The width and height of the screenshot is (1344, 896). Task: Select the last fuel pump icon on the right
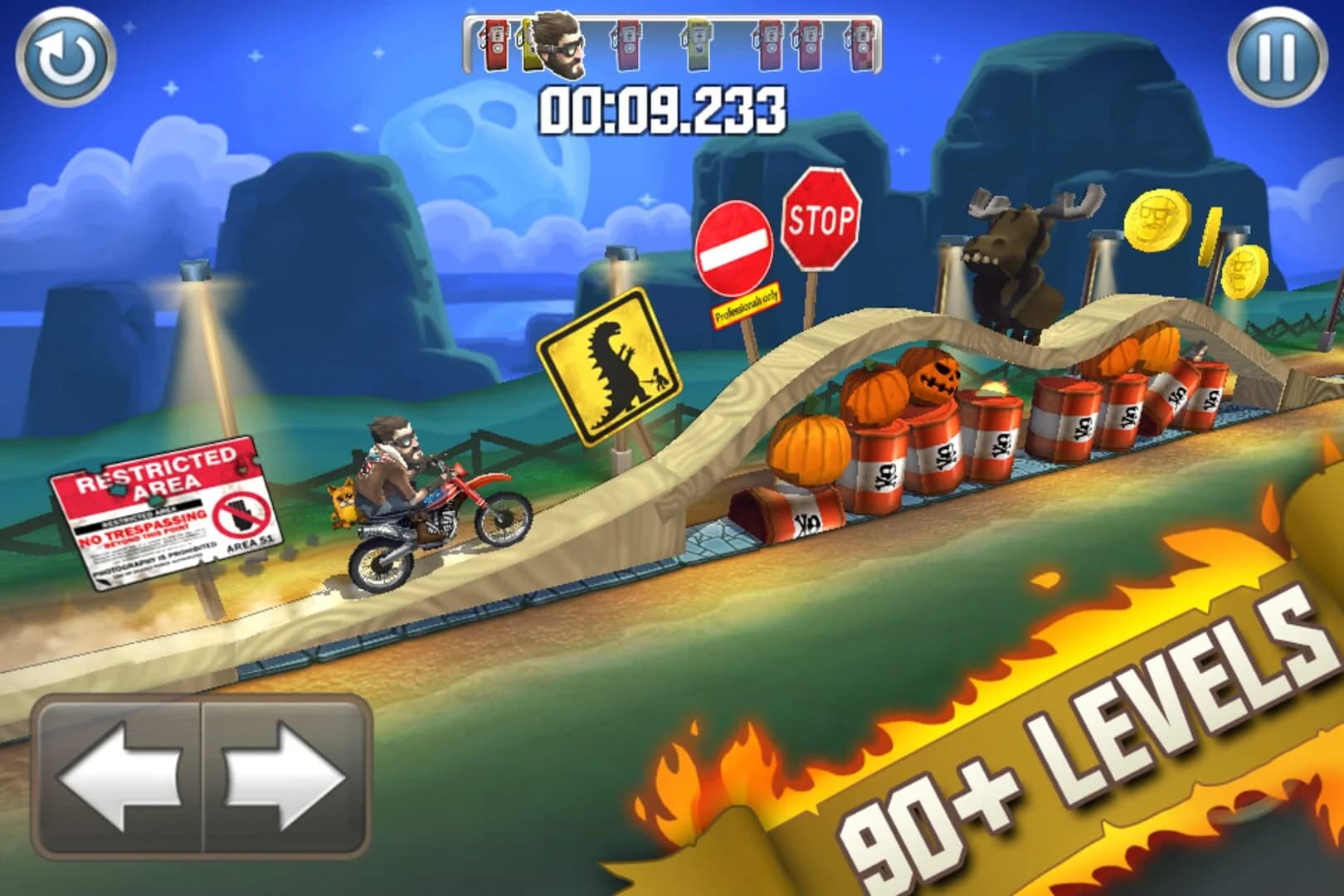(859, 48)
